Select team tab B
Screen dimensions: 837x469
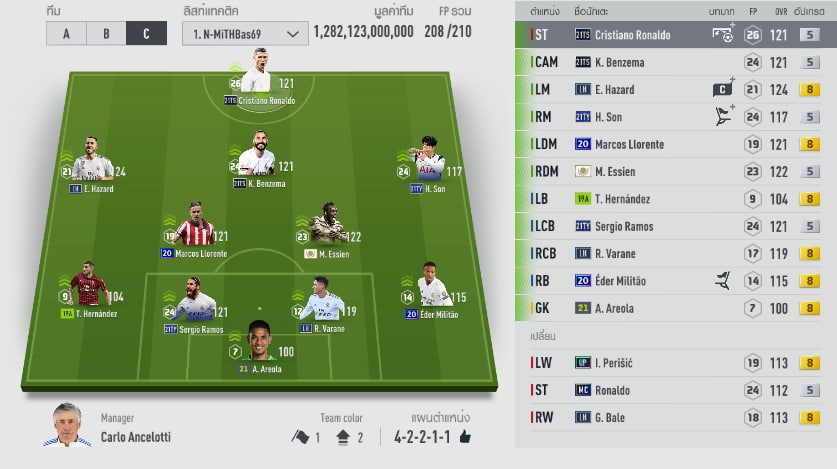point(106,33)
